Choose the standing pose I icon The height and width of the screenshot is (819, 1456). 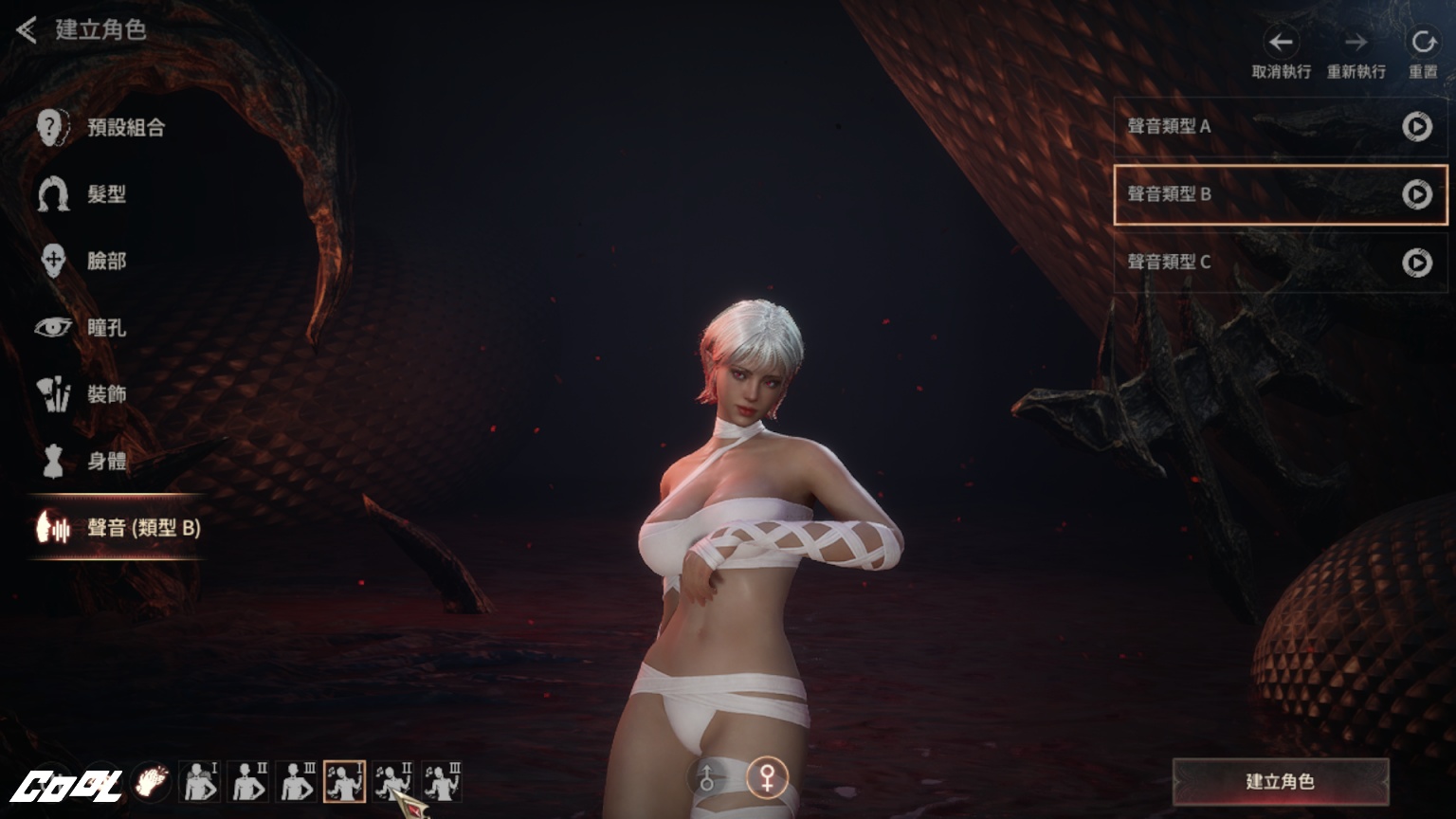(x=199, y=782)
